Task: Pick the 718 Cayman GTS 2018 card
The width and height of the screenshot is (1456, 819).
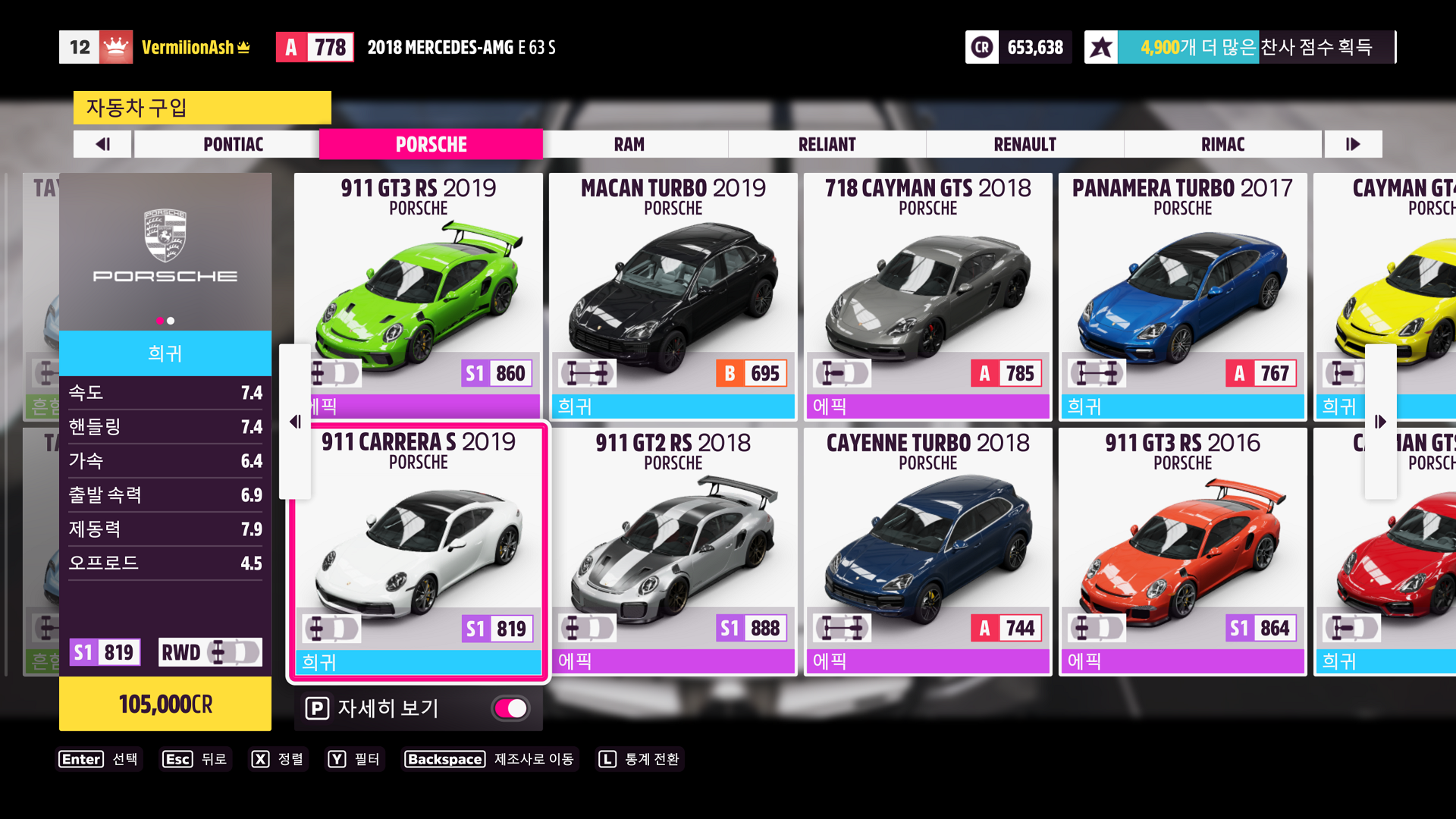Action: tap(927, 296)
